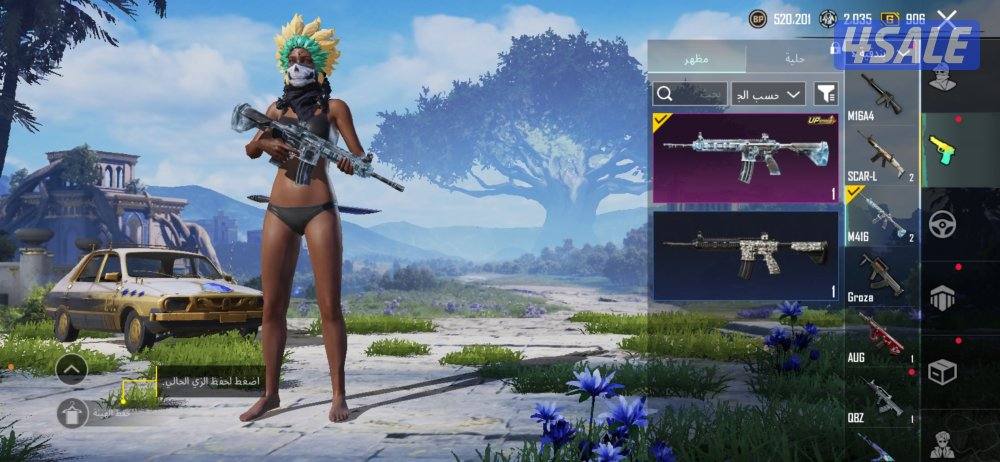
Task: Choose M416 in the weapon list
Action: coord(881,215)
